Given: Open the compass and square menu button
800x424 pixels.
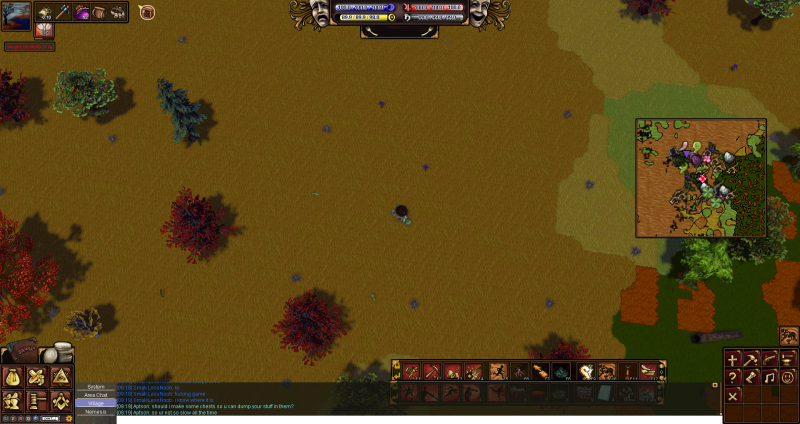Looking at the screenshot, I should (62, 401).
